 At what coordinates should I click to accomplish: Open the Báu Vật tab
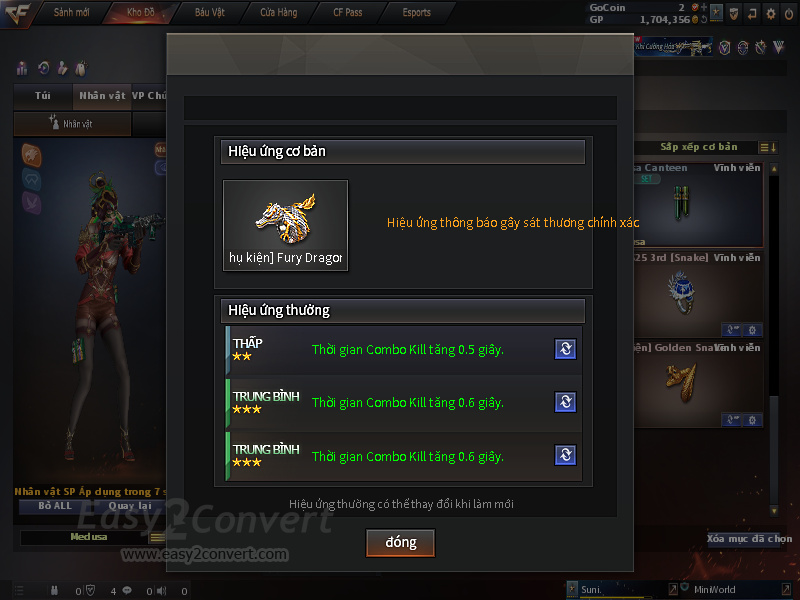pos(209,12)
